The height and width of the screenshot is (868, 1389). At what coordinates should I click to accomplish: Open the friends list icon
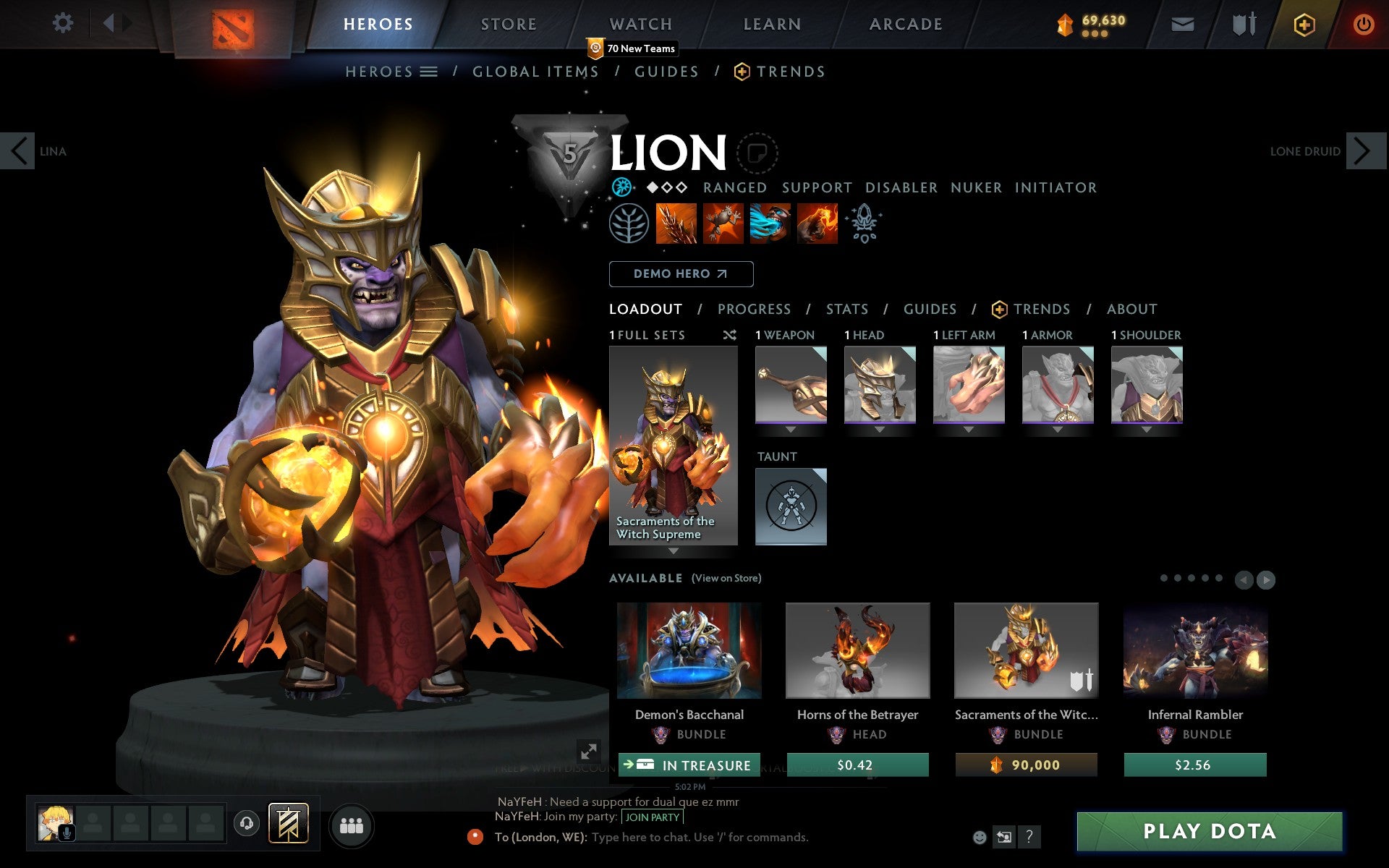pyautogui.click(x=352, y=825)
